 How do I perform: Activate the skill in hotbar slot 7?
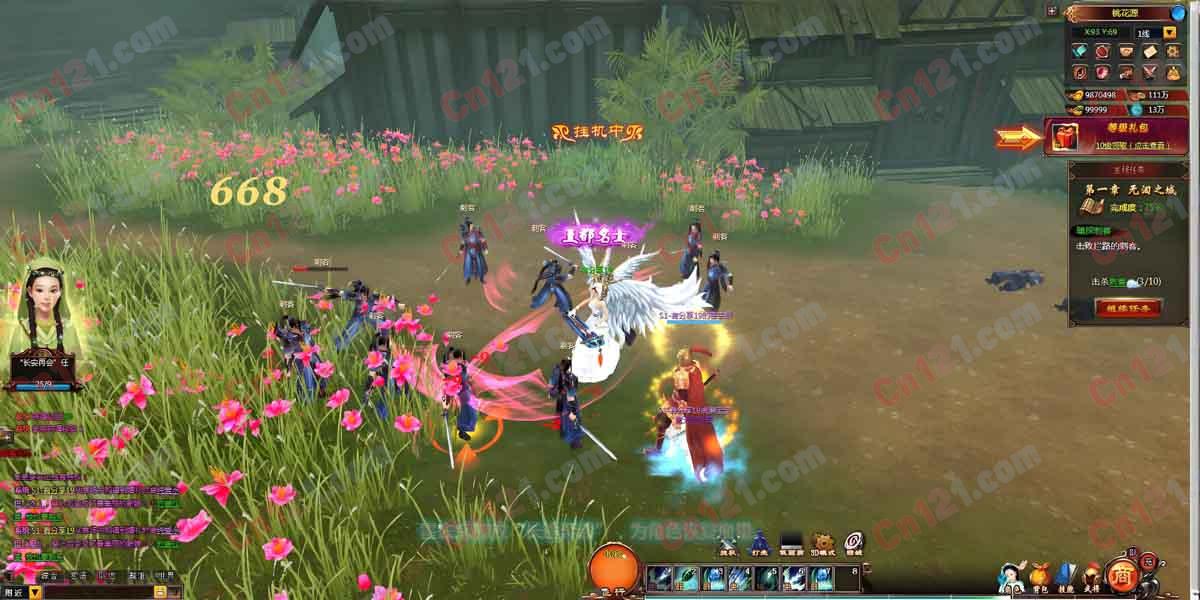pyautogui.click(x=821, y=577)
